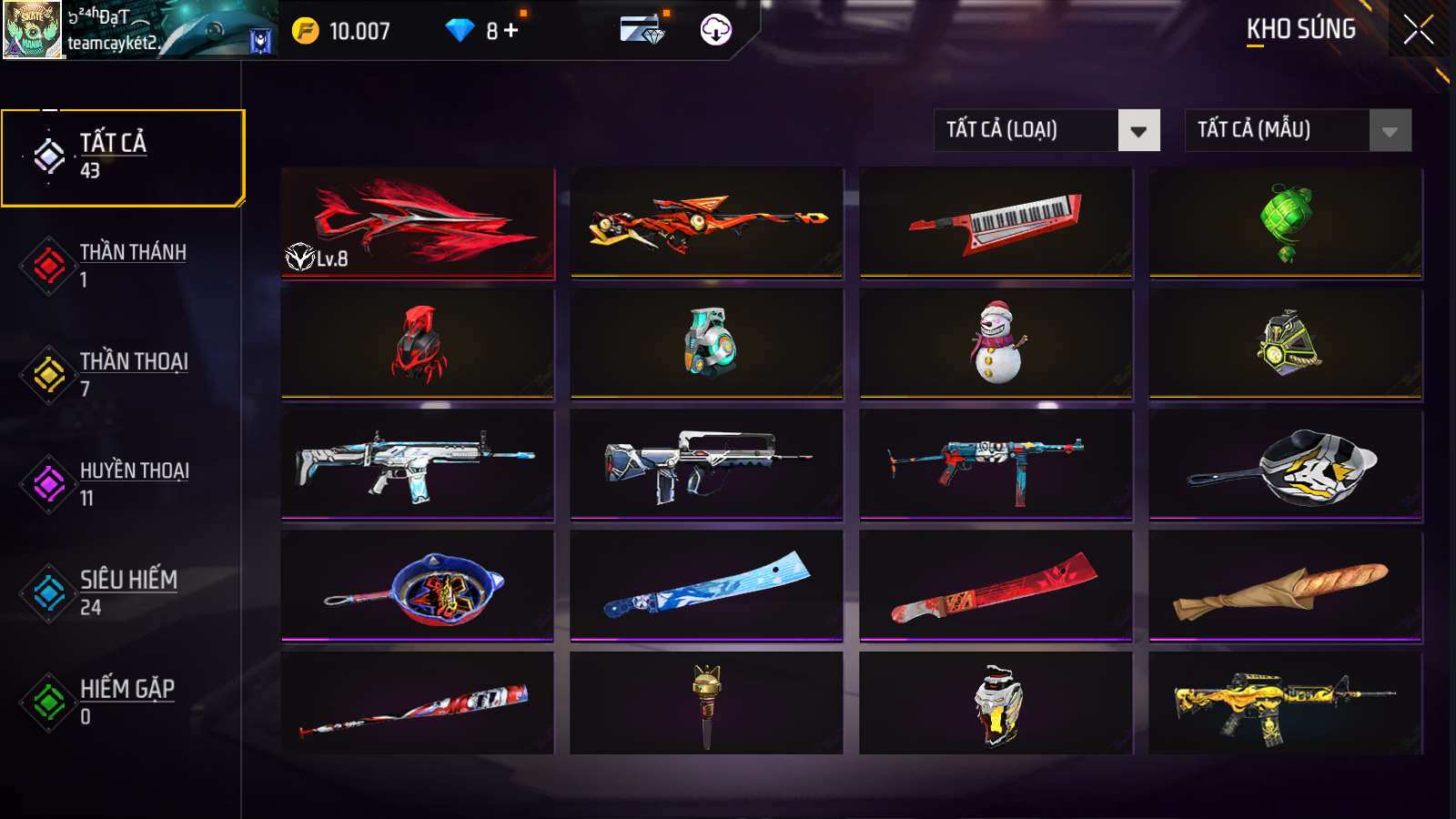
Task: Click the cloud download icon
Action: [x=716, y=30]
